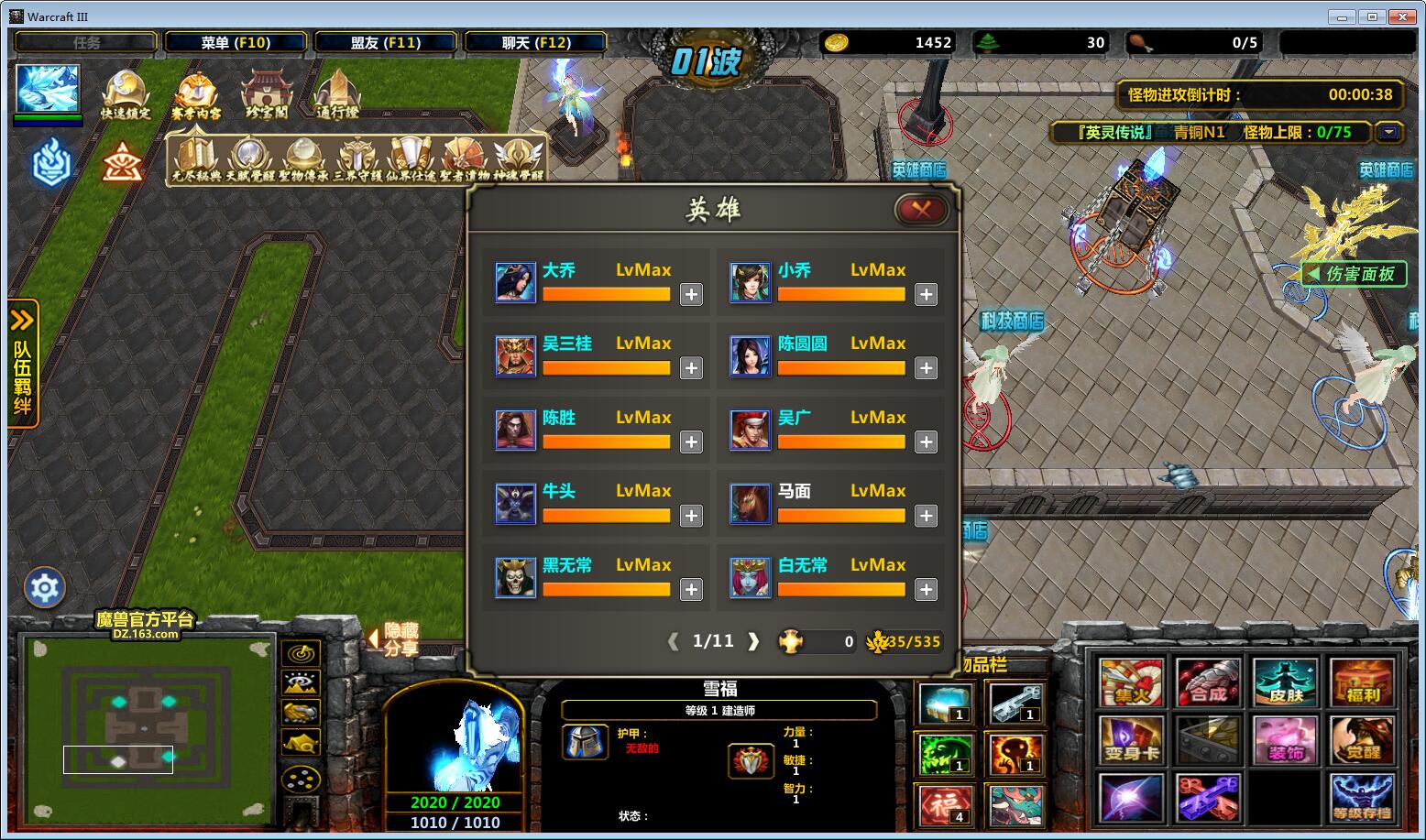
Task: Open the 聊天 (F12) chat log
Action: click(535, 42)
